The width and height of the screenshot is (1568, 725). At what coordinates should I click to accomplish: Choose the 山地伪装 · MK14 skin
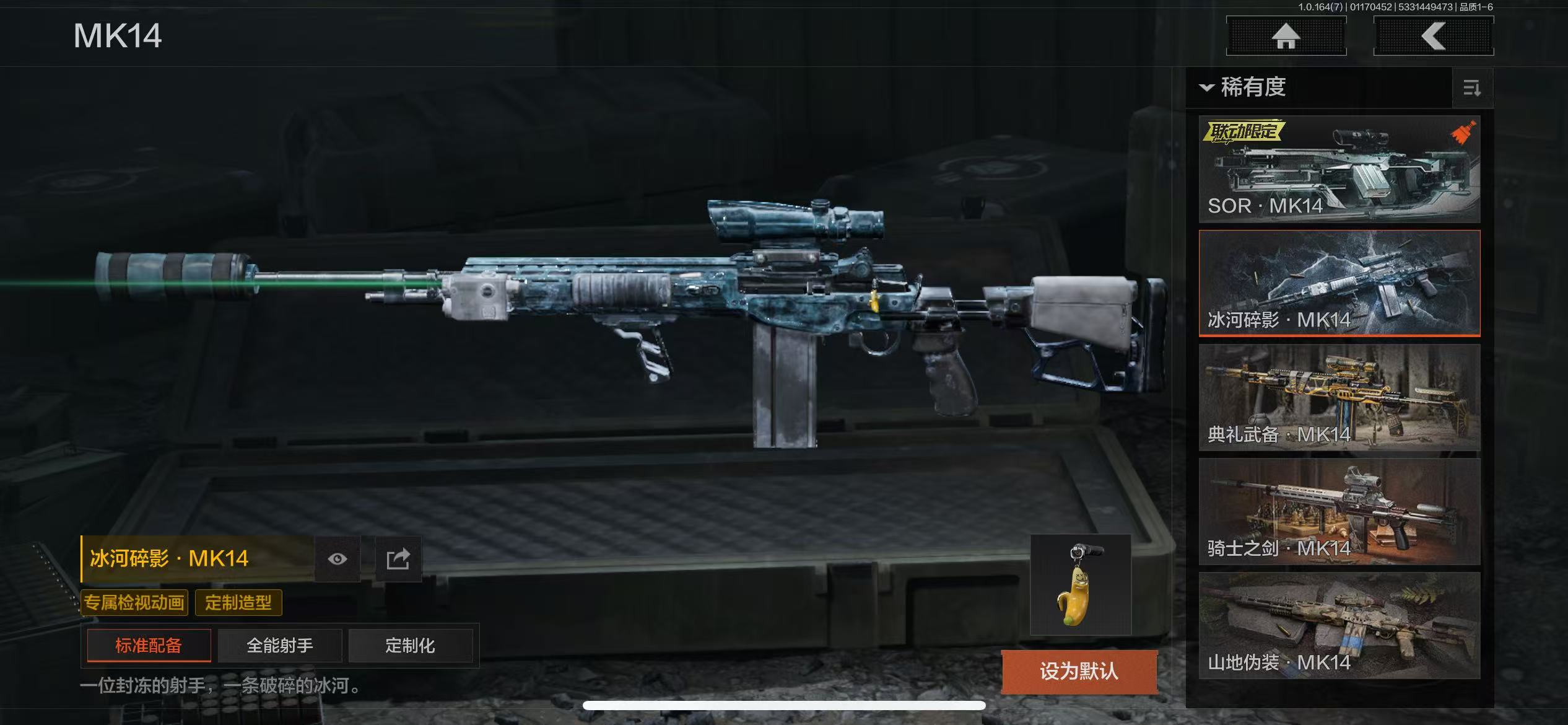(1339, 625)
